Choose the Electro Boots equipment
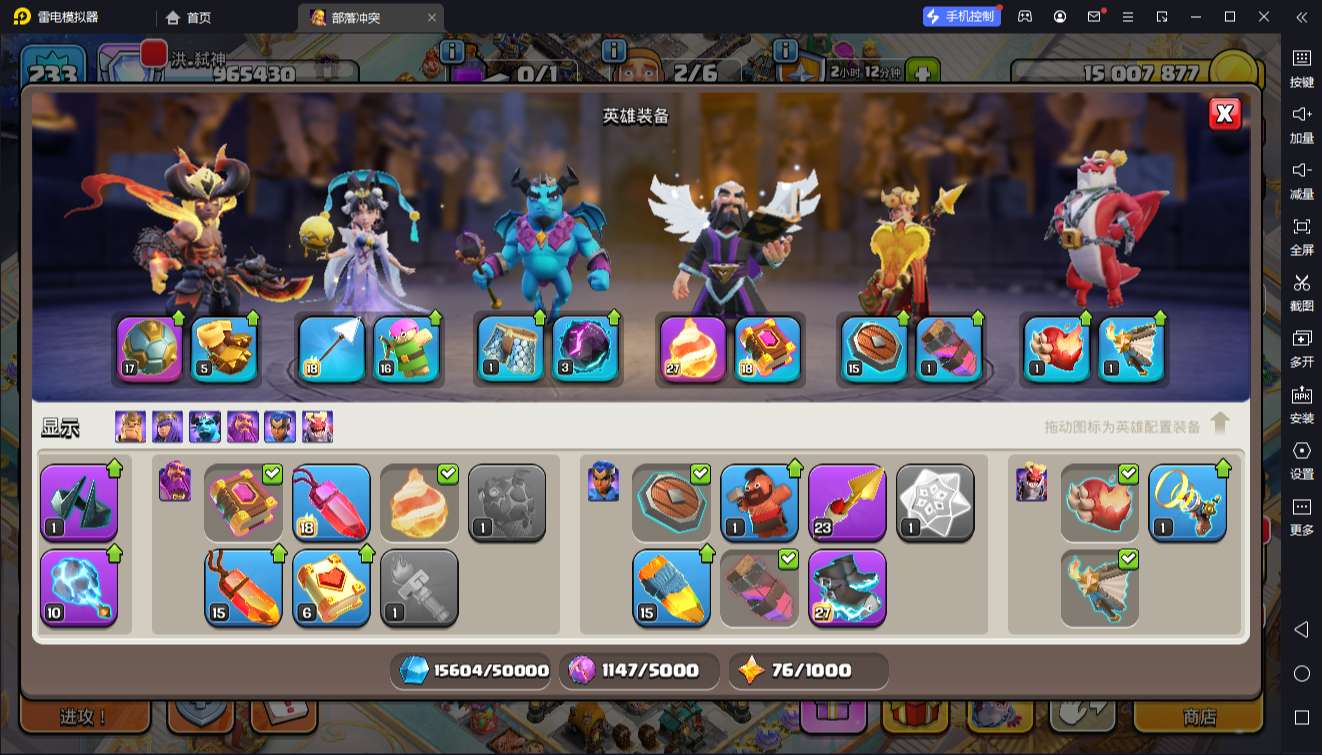 847,588
